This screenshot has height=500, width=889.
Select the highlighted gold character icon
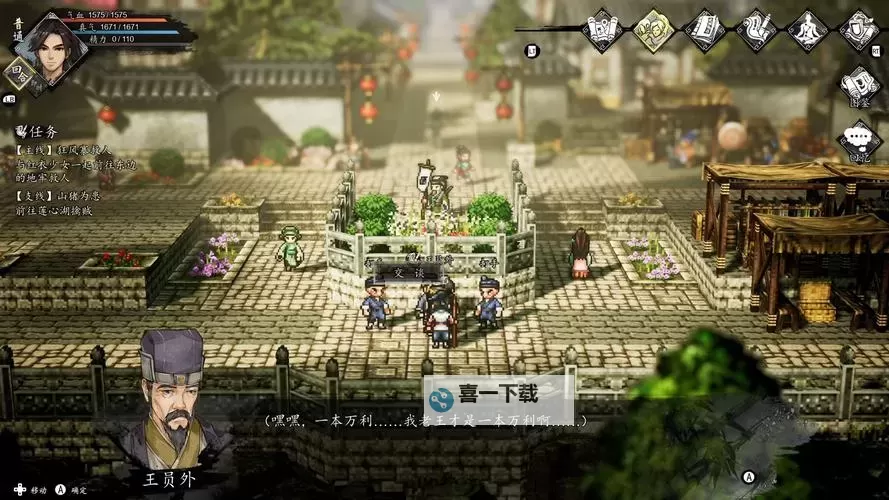click(x=653, y=29)
